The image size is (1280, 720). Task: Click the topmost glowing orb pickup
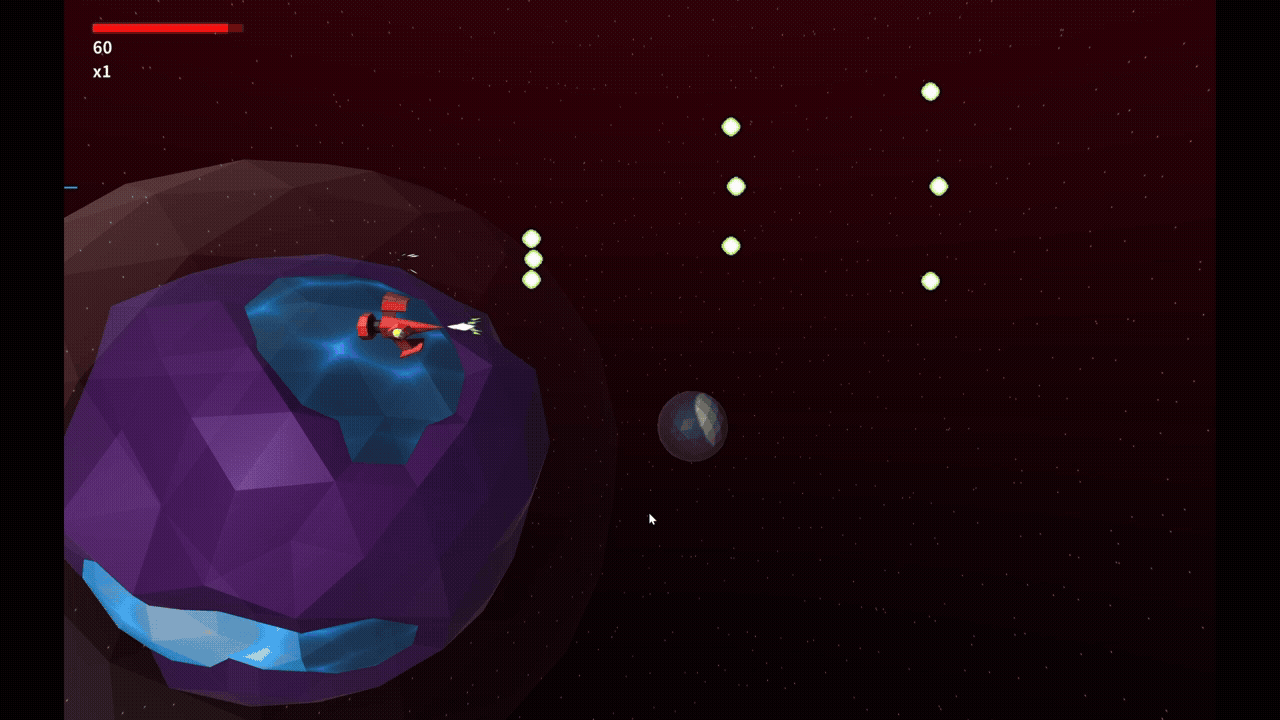click(931, 92)
